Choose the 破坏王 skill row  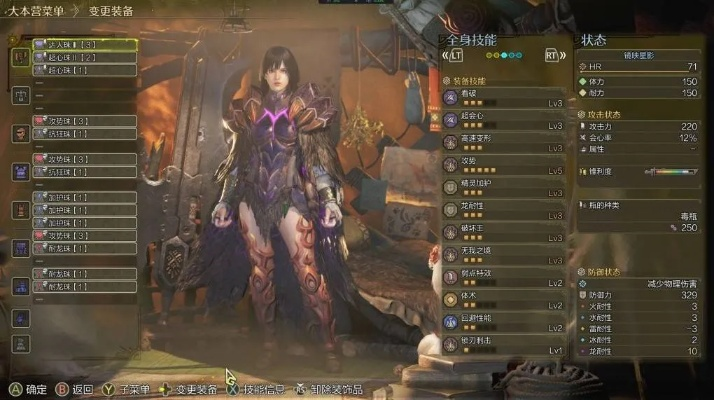tap(503, 233)
